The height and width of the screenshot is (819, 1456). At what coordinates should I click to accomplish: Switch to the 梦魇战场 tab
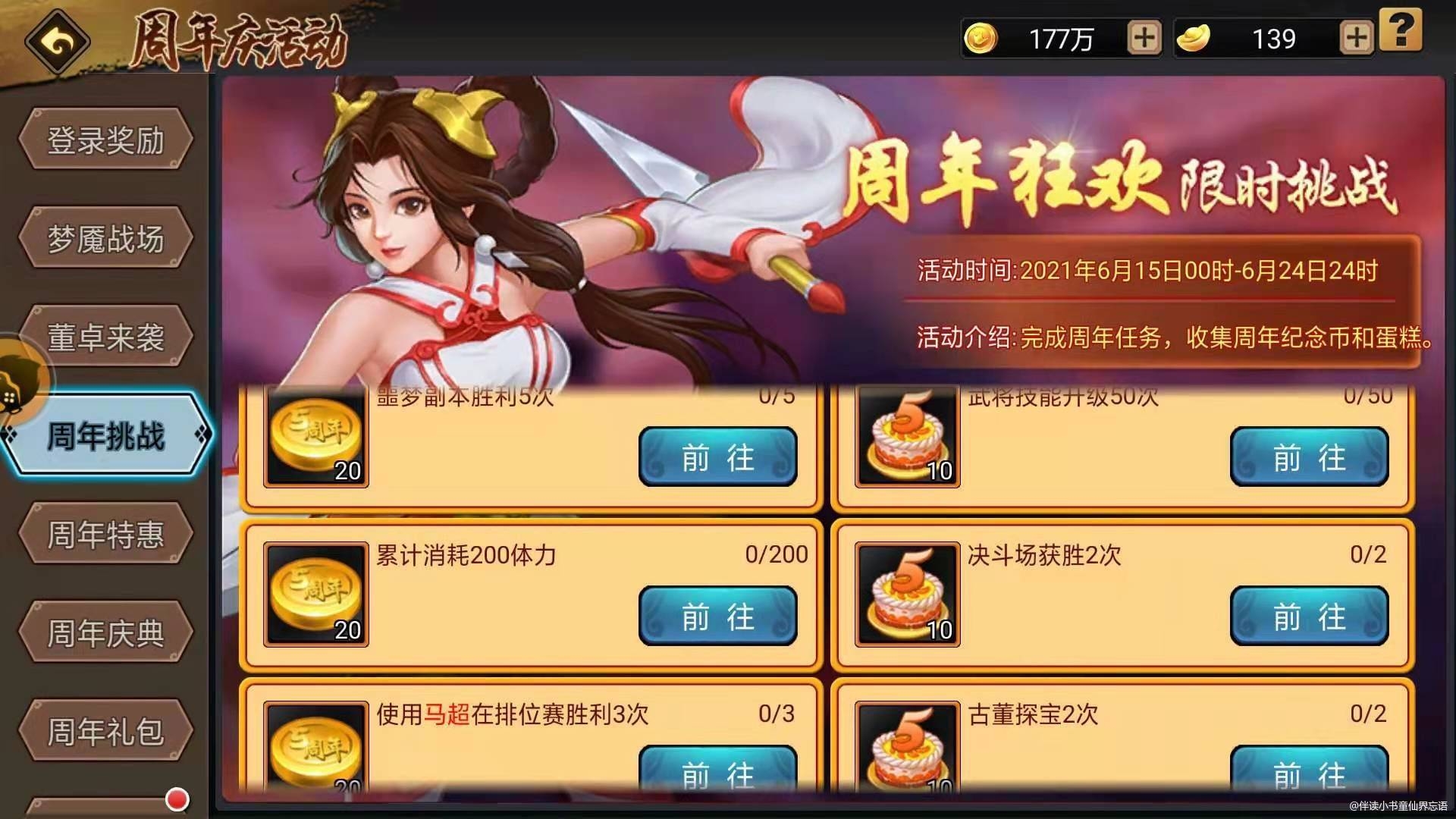pos(106,237)
